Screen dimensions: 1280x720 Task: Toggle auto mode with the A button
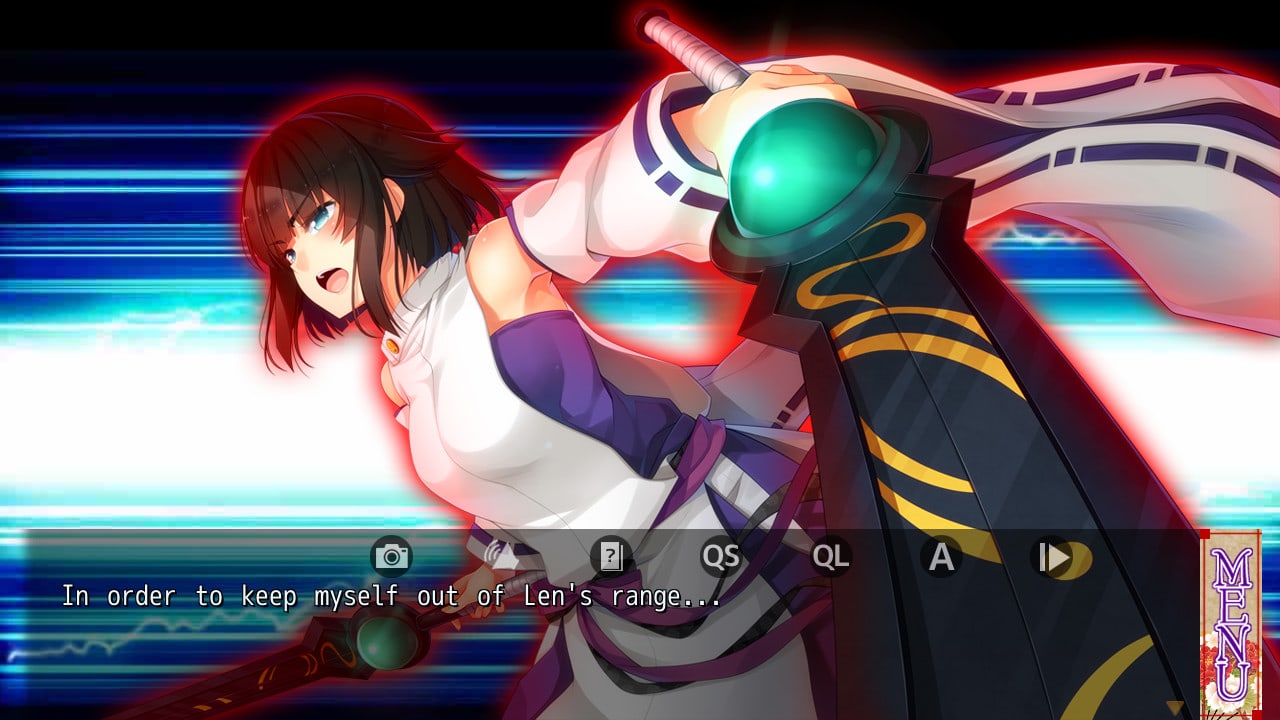(x=941, y=556)
